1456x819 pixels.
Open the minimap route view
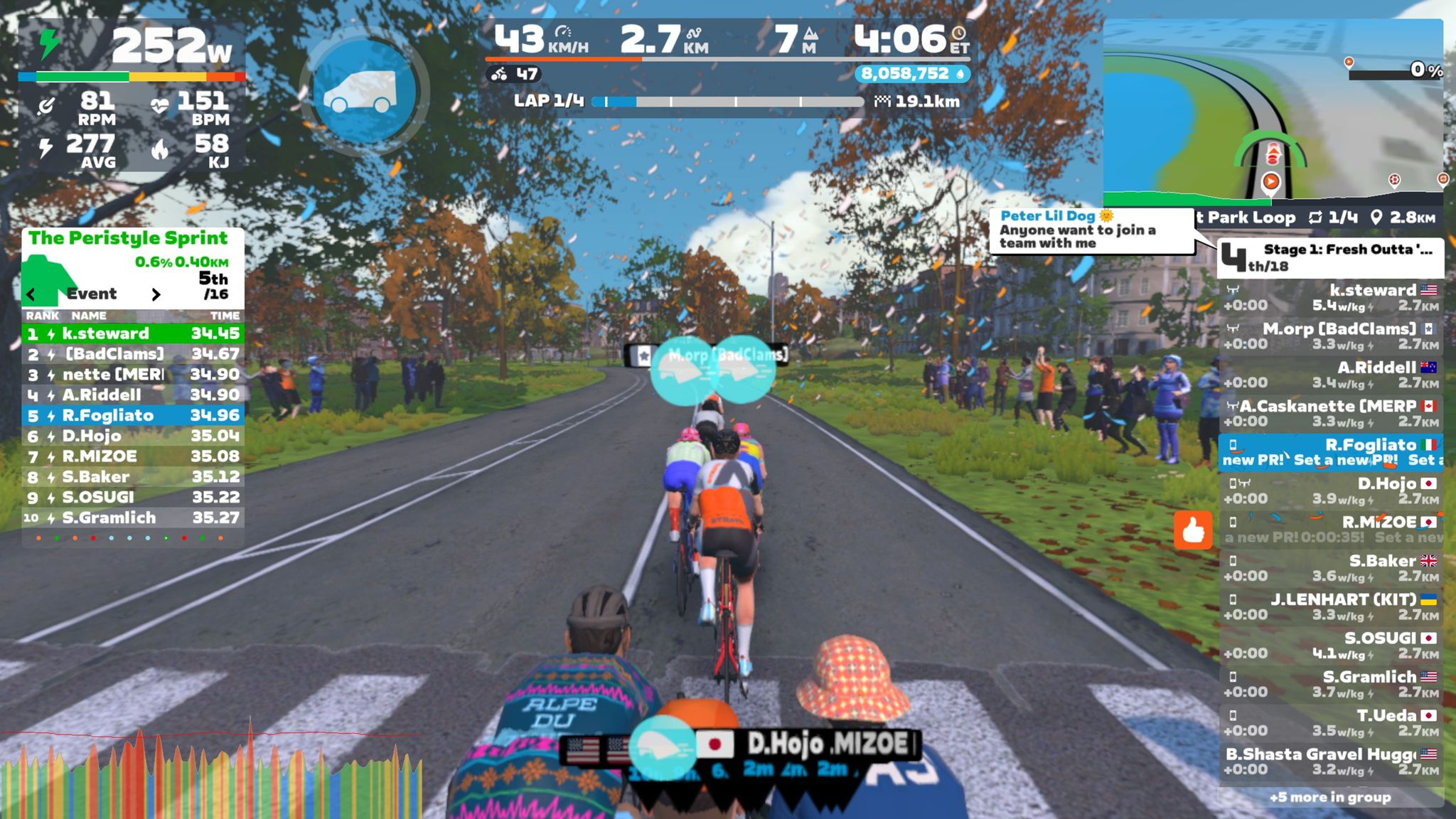(1273, 110)
